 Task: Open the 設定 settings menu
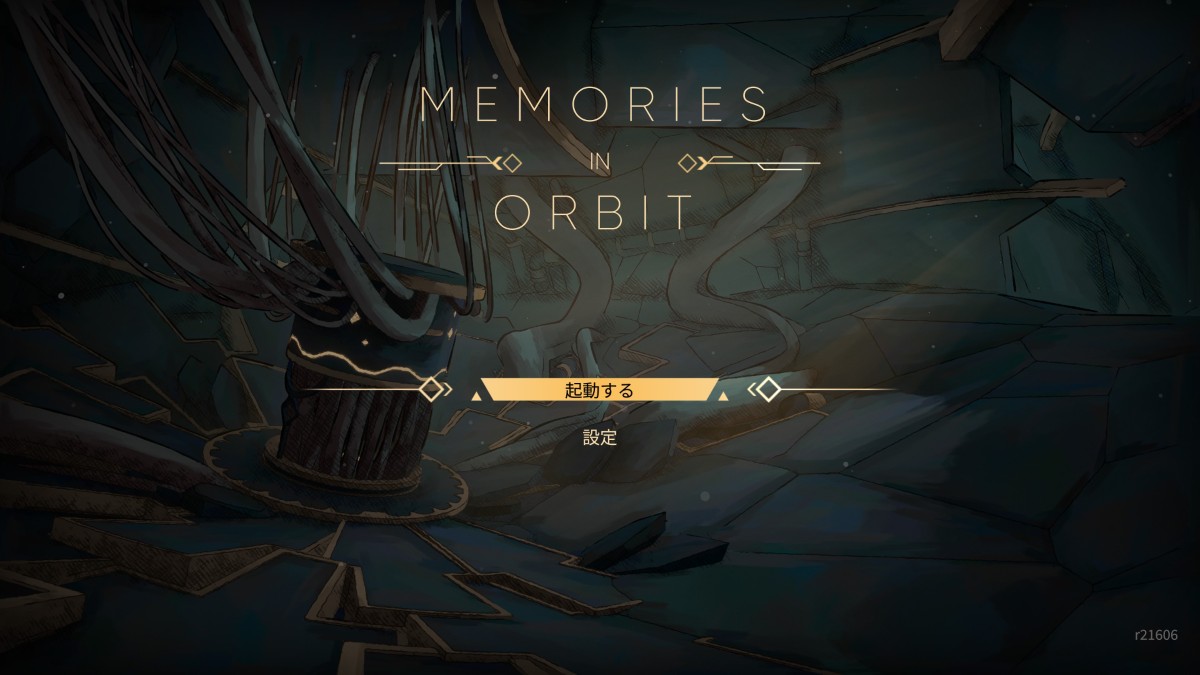[600, 437]
